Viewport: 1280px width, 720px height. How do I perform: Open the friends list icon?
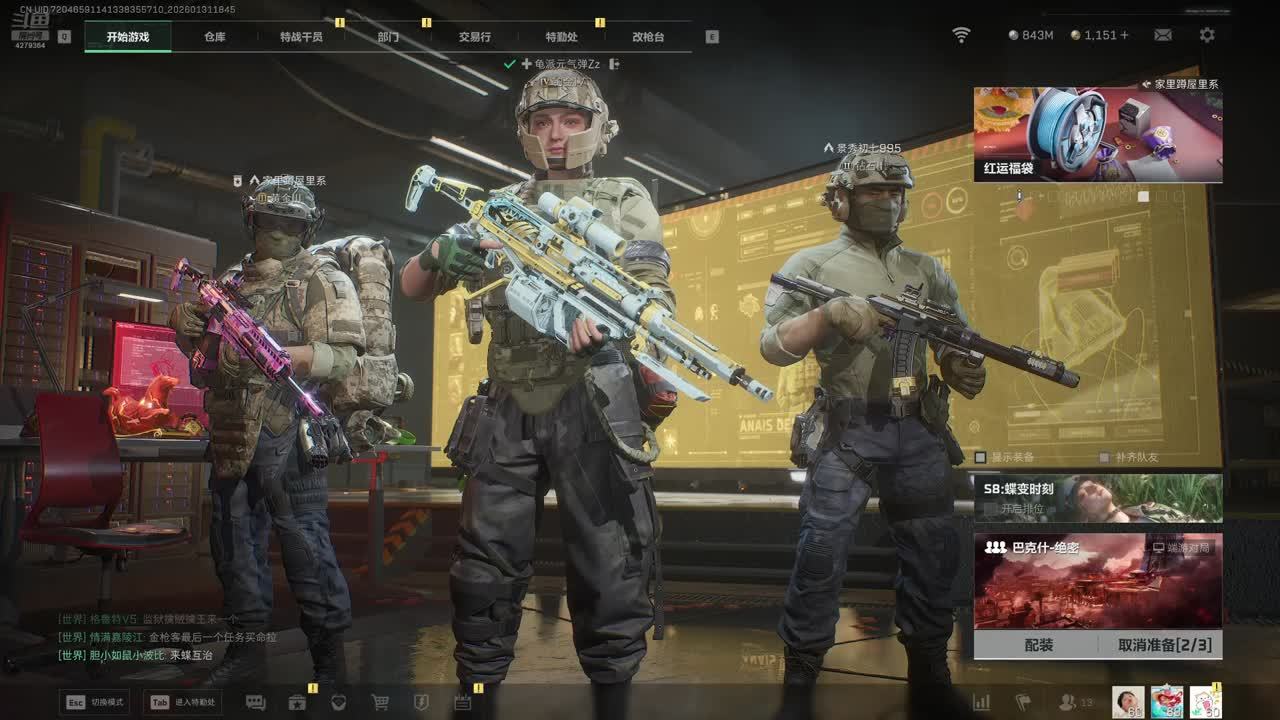(x=1068, y=702)
